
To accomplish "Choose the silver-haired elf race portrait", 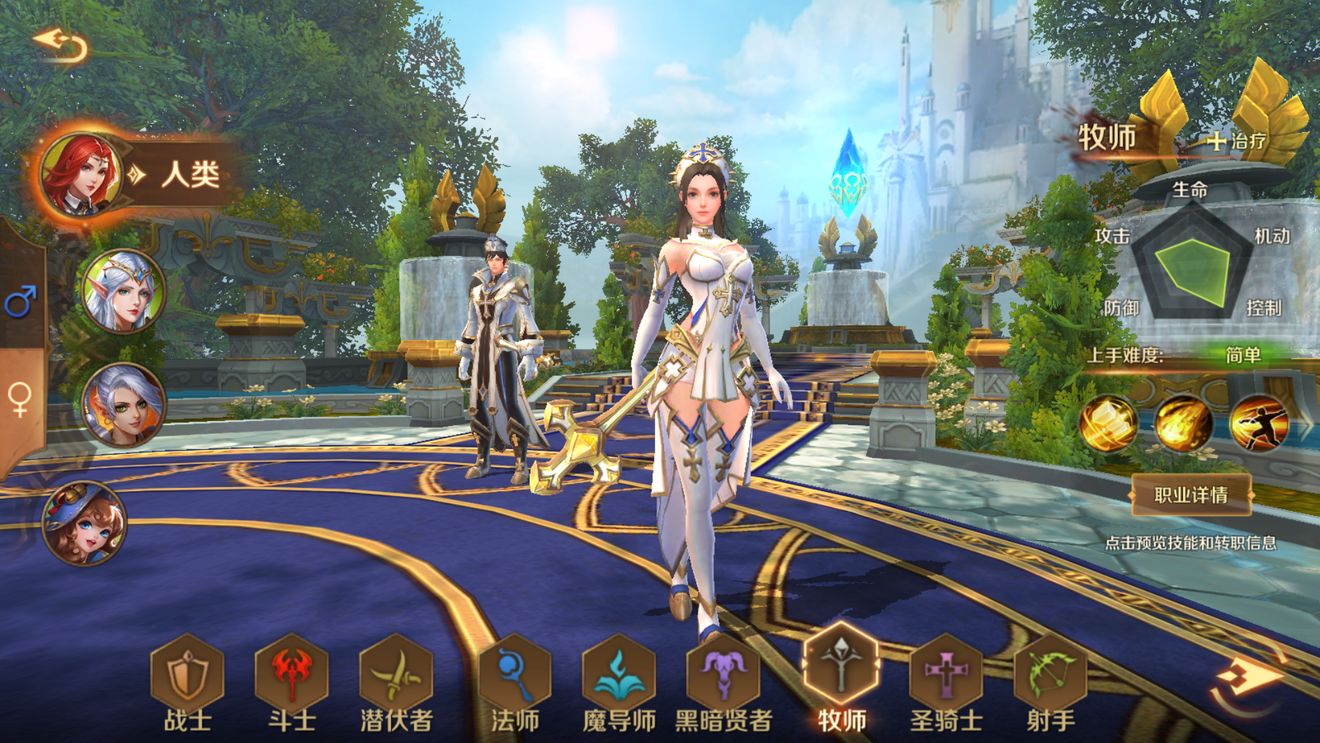I will click(124, 290).
